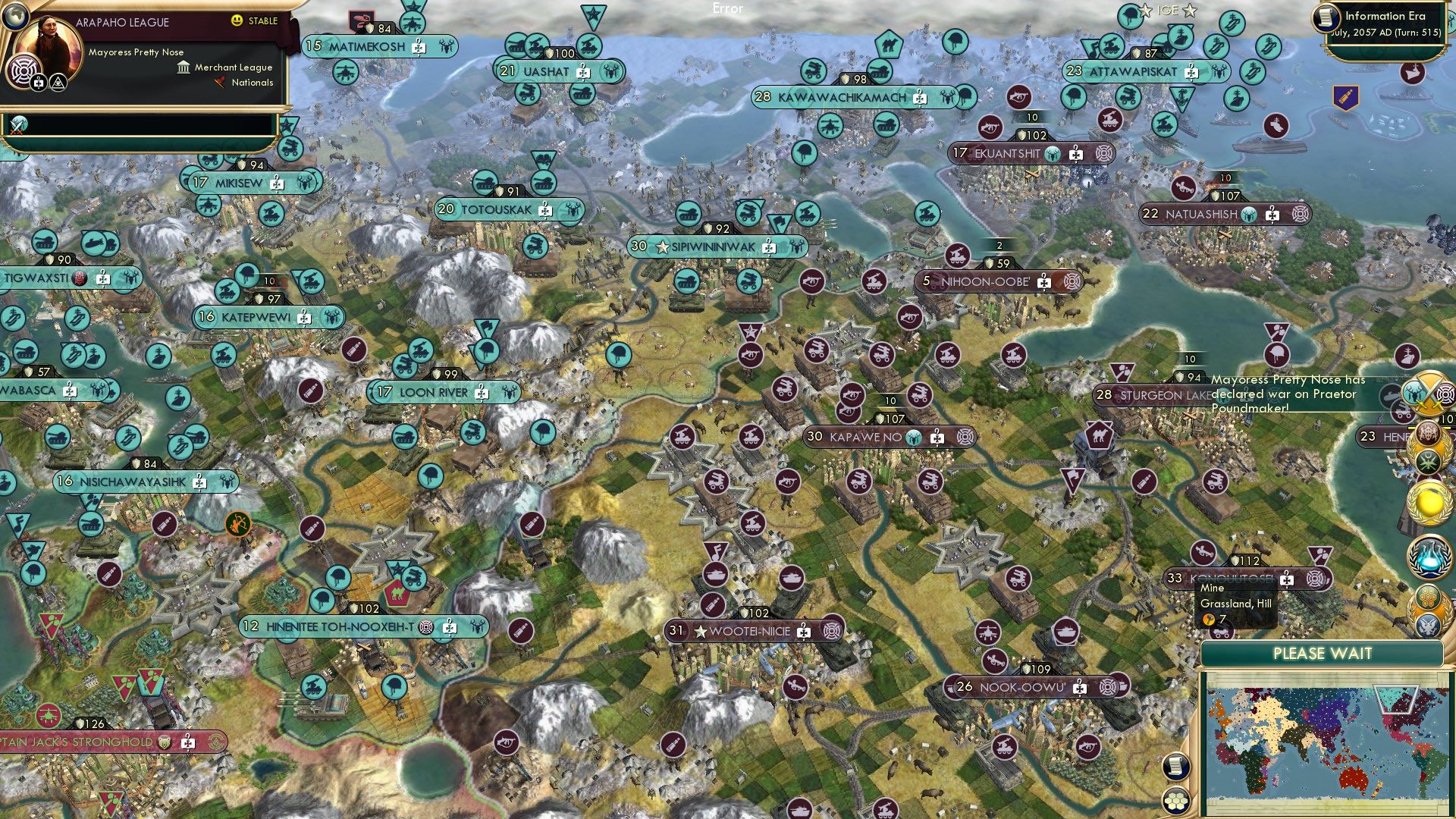Open the notification log scroll above the minimap

pyautogui.click(x=1176, y=766)
